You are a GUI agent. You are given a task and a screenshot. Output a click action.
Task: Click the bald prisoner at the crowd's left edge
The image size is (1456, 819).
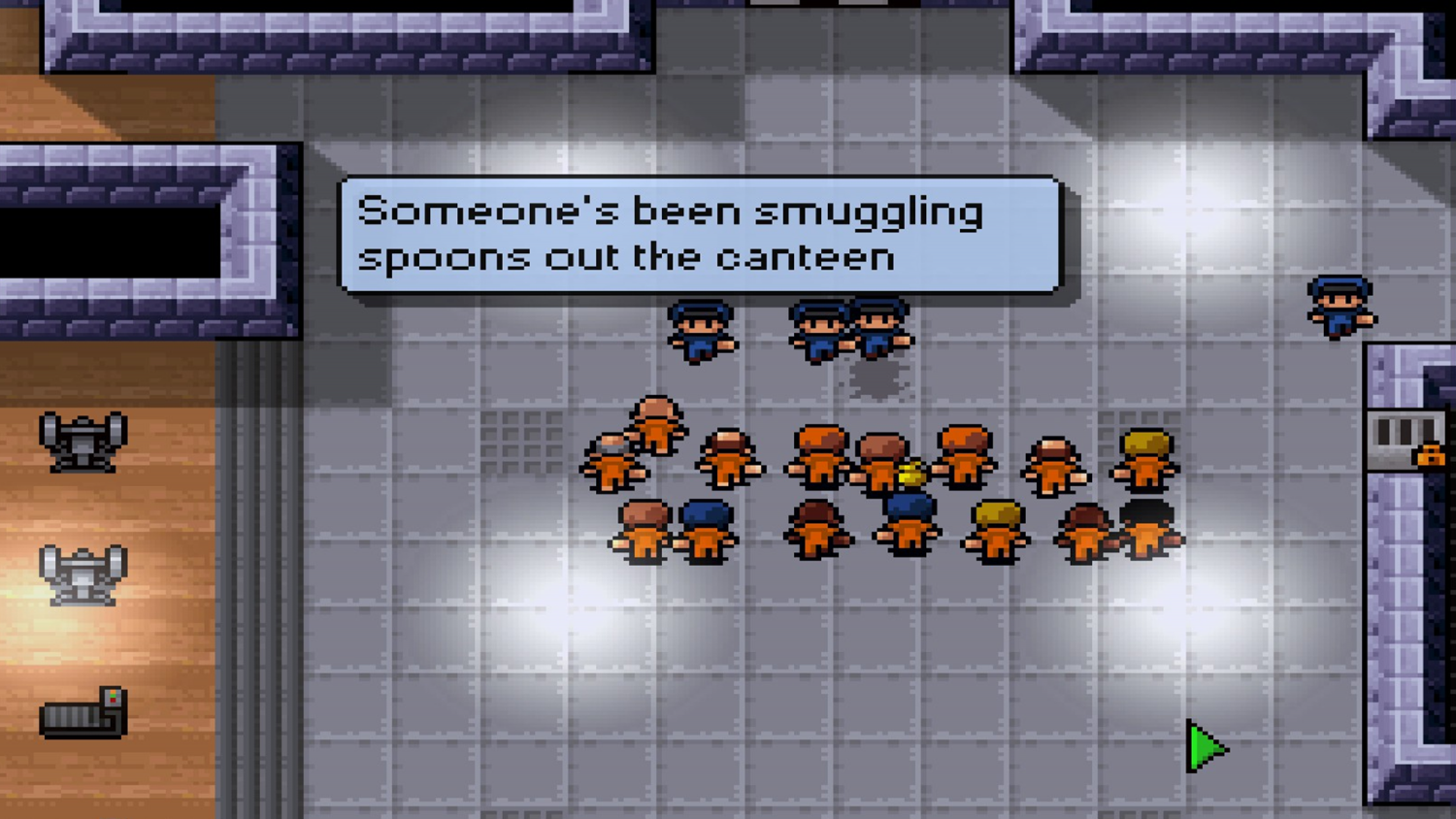[x=610, y=464]
